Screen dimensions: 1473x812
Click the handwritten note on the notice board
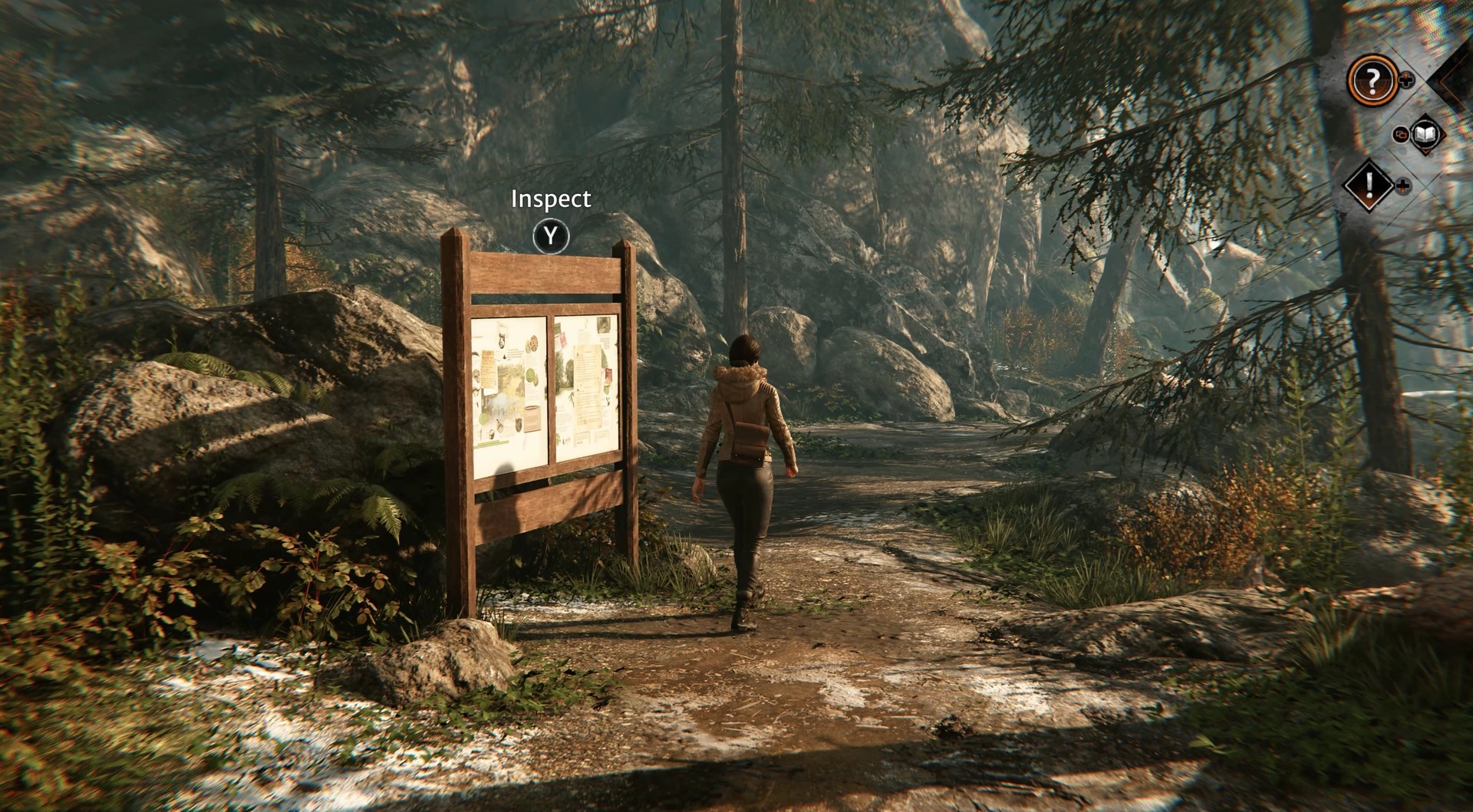coord(487,370)
